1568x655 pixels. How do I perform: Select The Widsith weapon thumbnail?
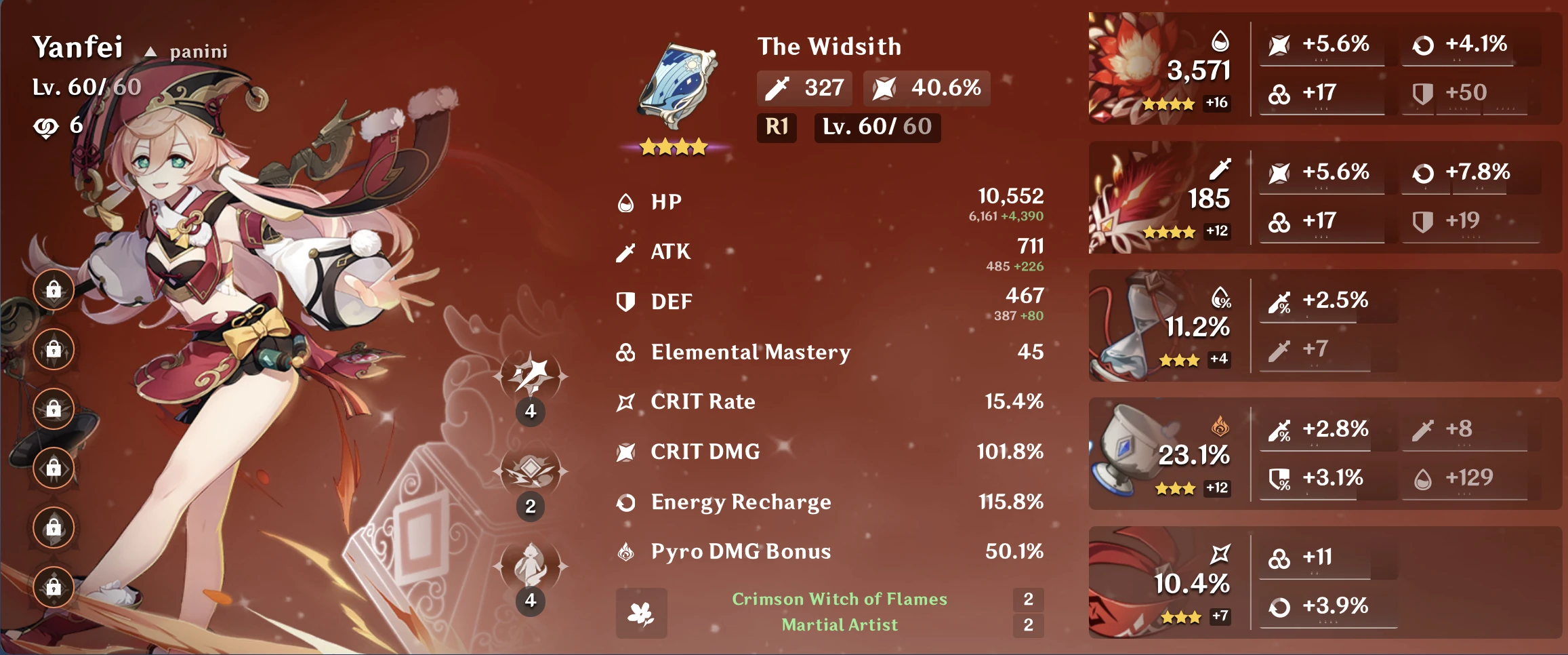pyautogui.click(x=674, y=81)
